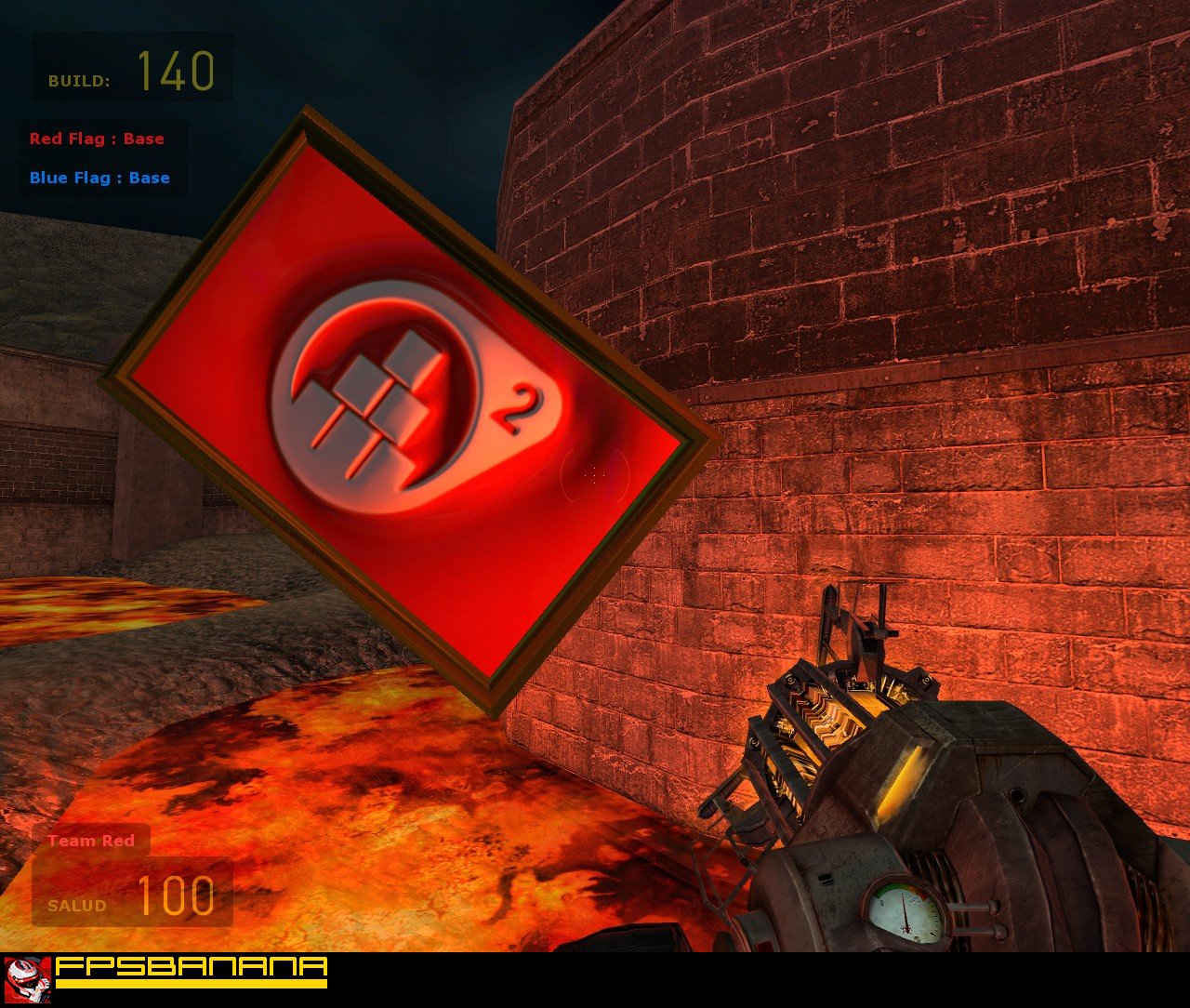The image size is (1190, 1008).
Task: Select the Blue Flag status tracker
Action: coord(99,178)
